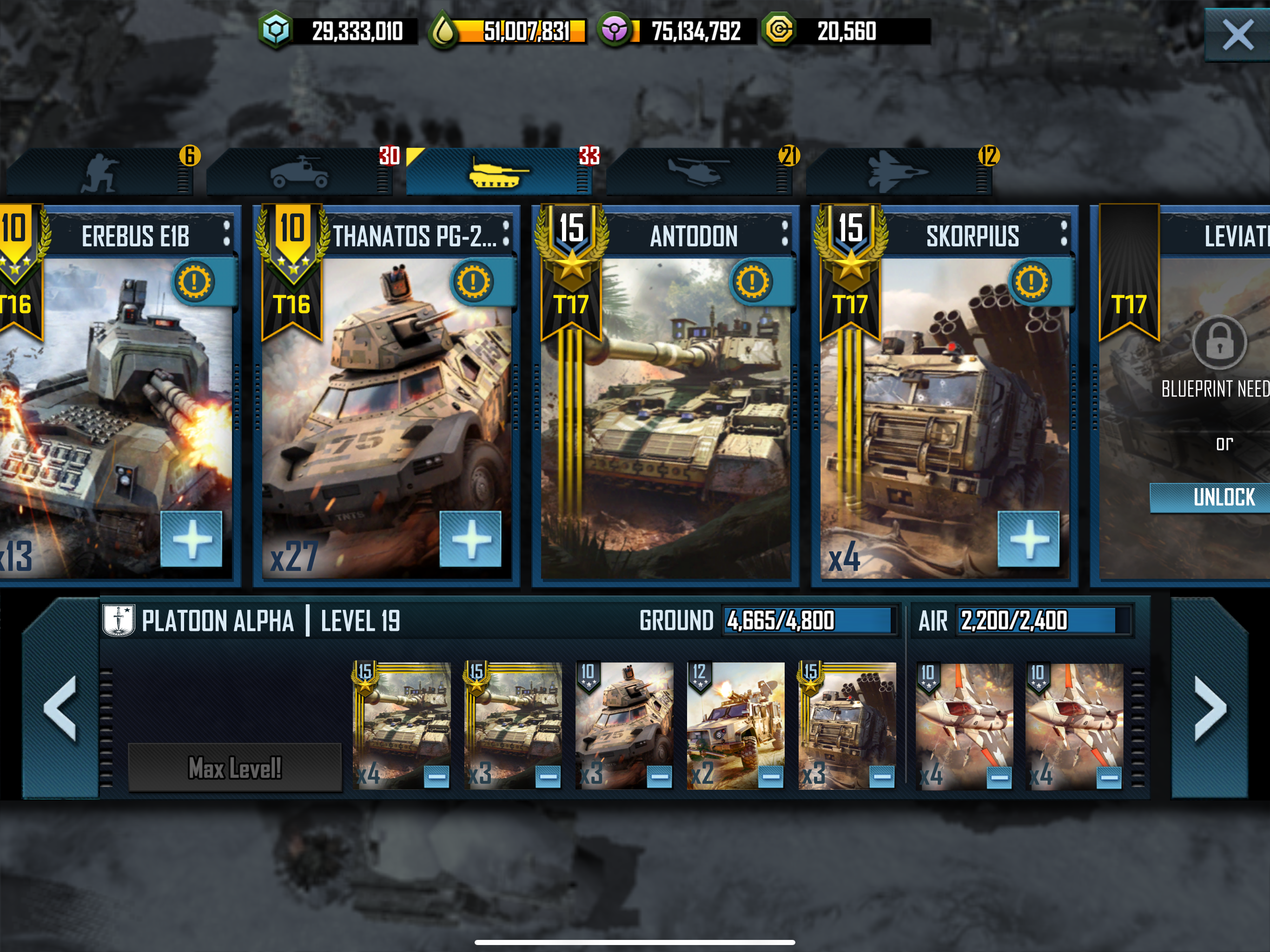Screen dimensions: 1270x952
Task: Go to the next platoon
Action: pyautogui.click(x=1210, y=708)
